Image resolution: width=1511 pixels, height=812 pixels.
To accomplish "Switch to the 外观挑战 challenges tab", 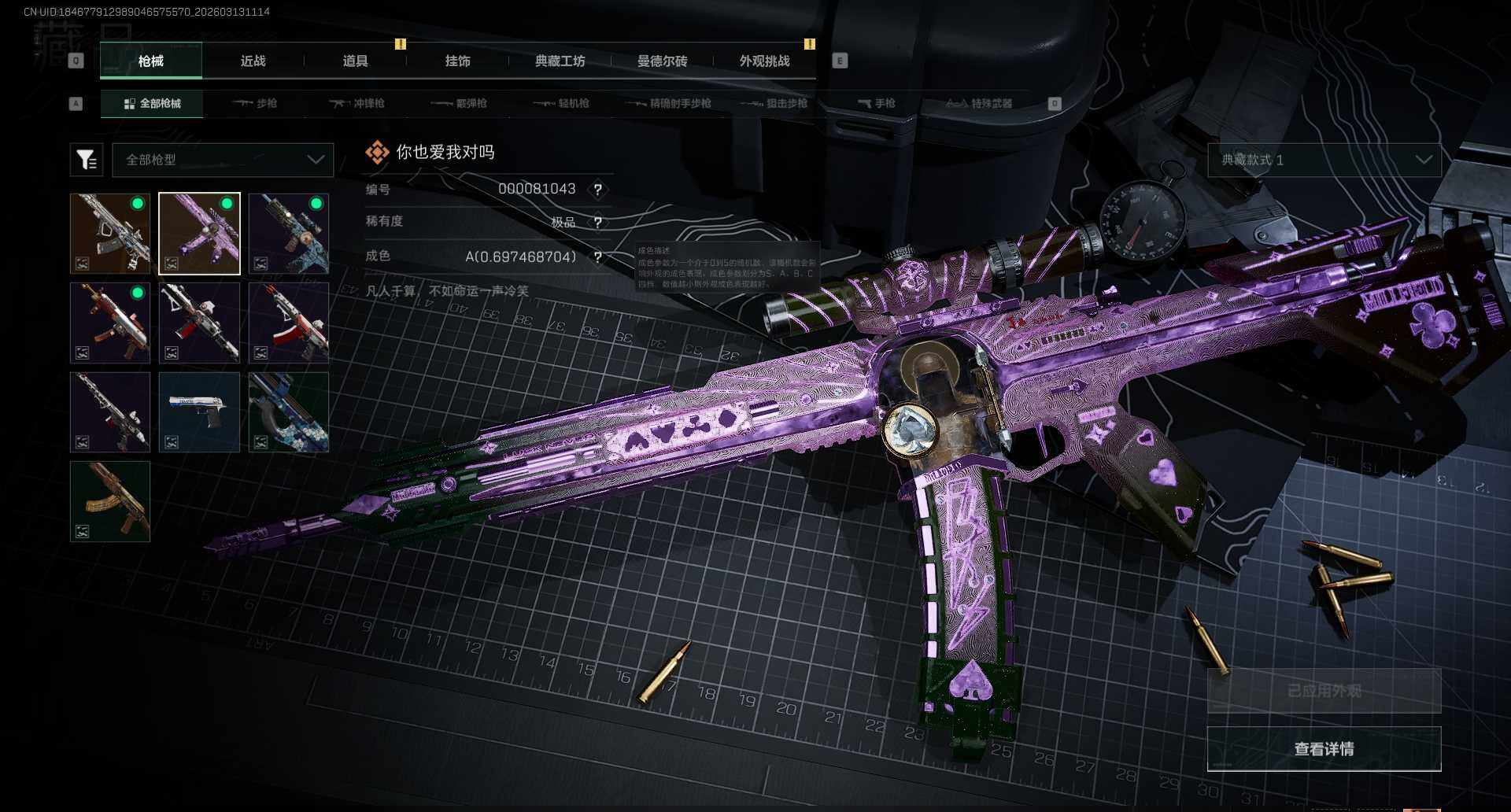I will pyautogui.click(x=764, y=61).
